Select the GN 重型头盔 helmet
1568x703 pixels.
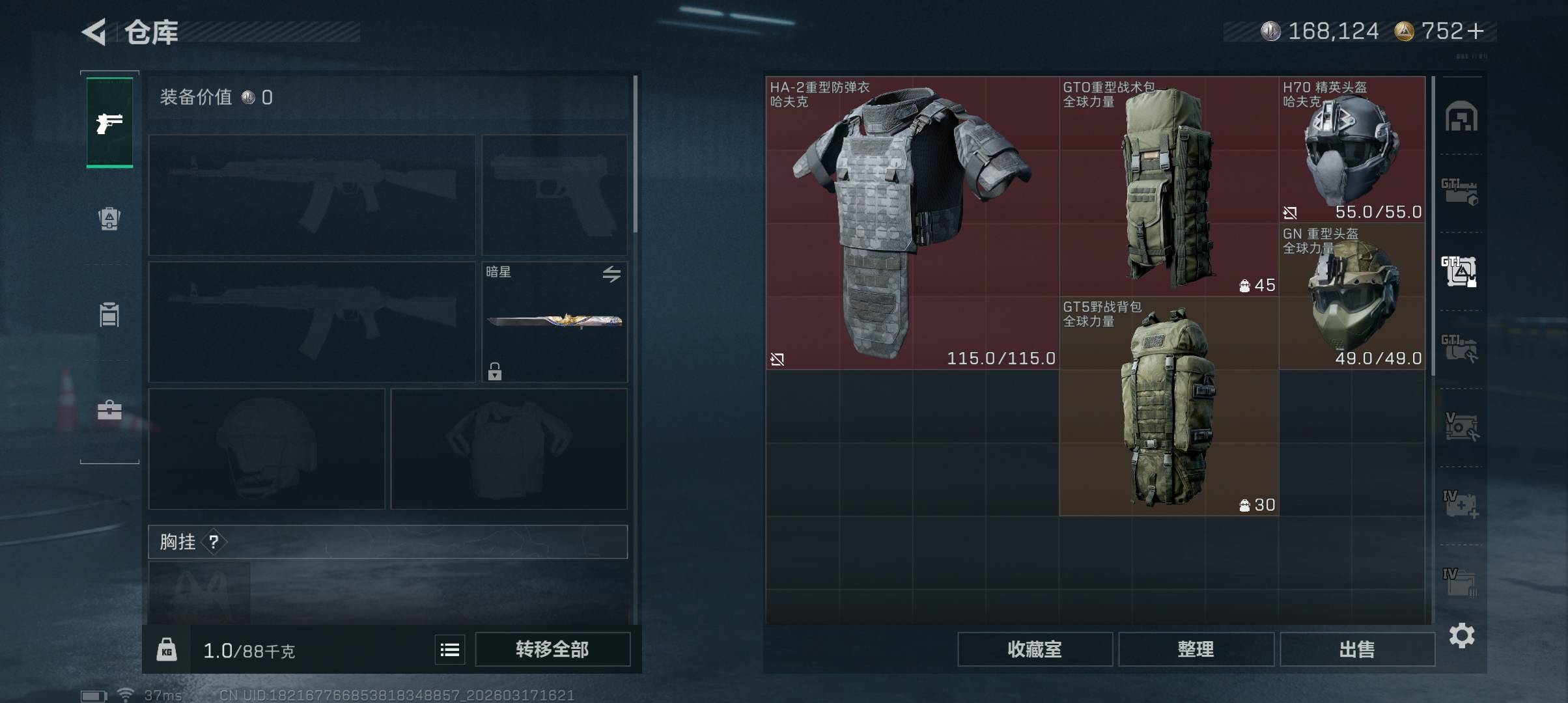(1352, 296)
